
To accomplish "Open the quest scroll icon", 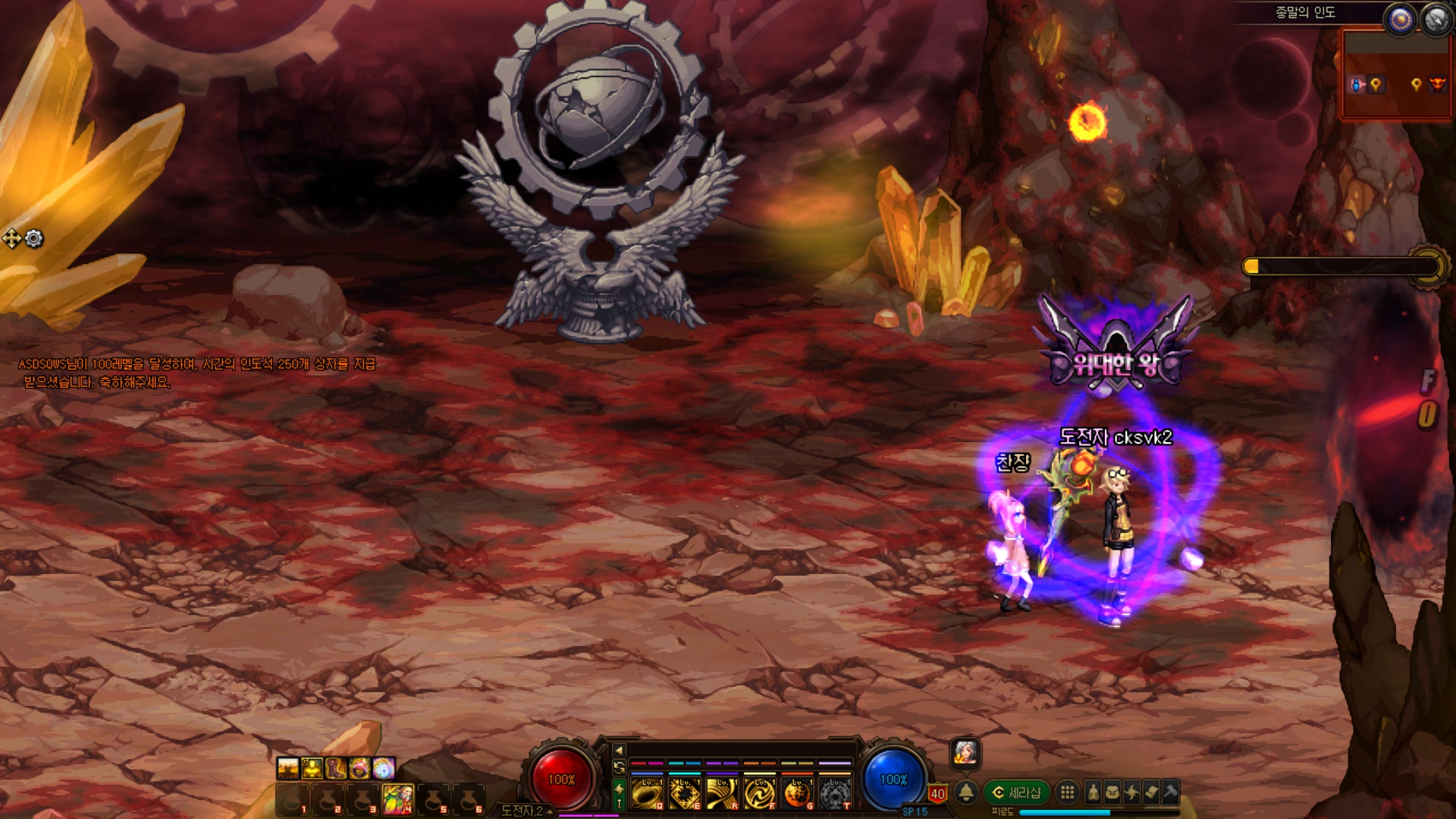I will coord(1151,792).
